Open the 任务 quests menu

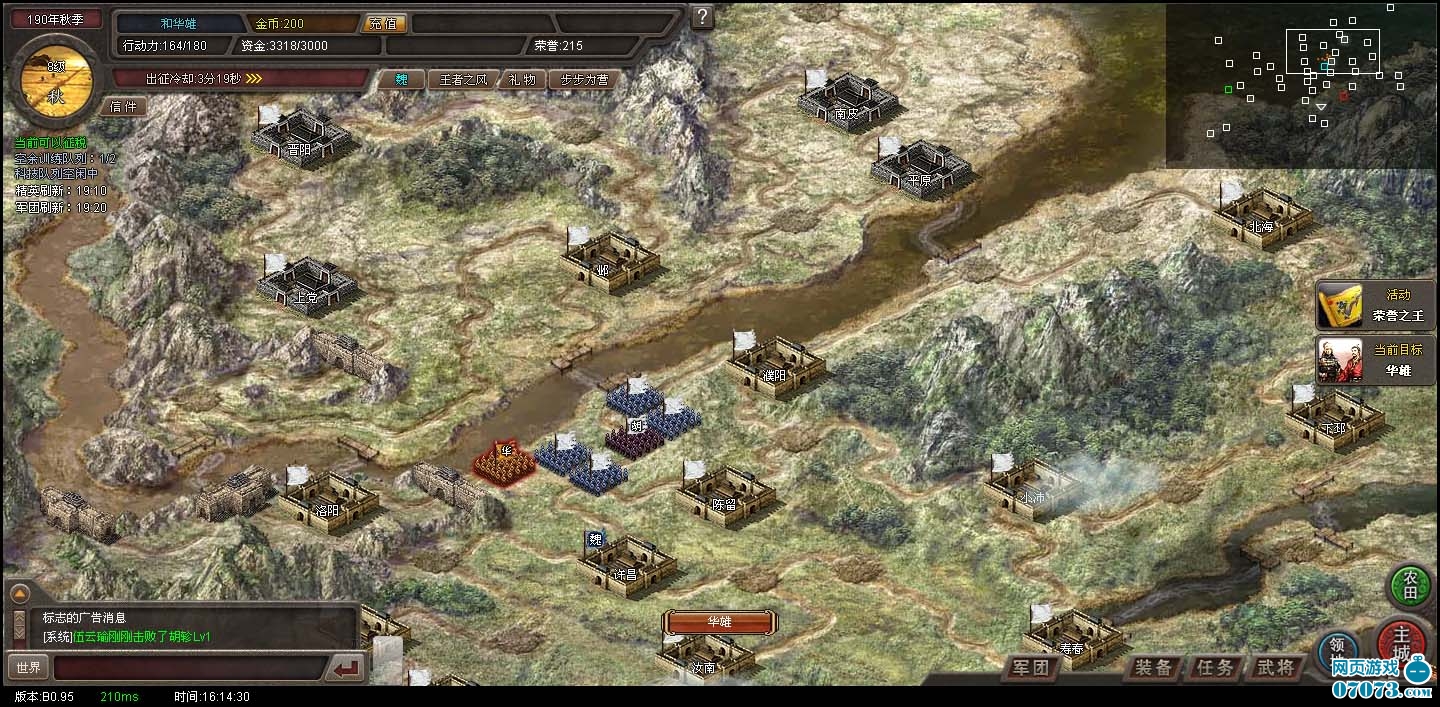click(x=1214, y=668)
